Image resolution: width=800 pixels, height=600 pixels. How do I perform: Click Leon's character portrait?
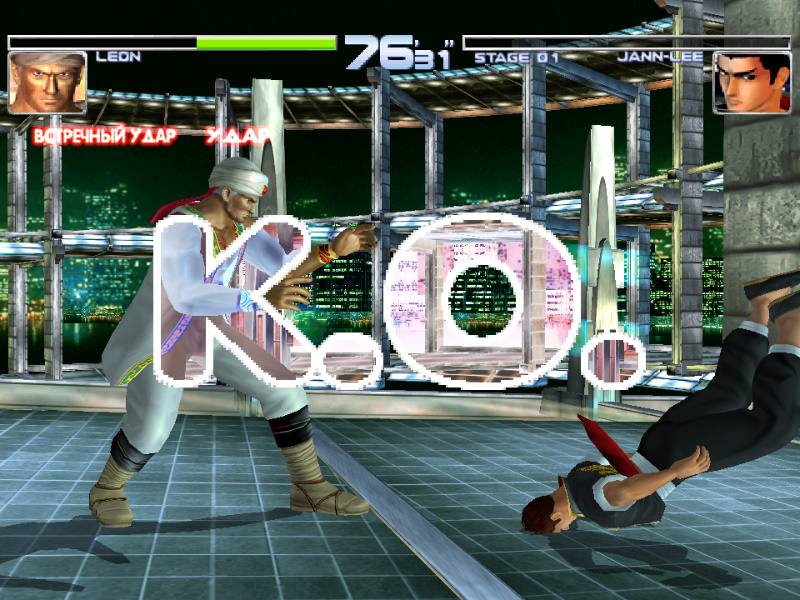pos(47,82)
